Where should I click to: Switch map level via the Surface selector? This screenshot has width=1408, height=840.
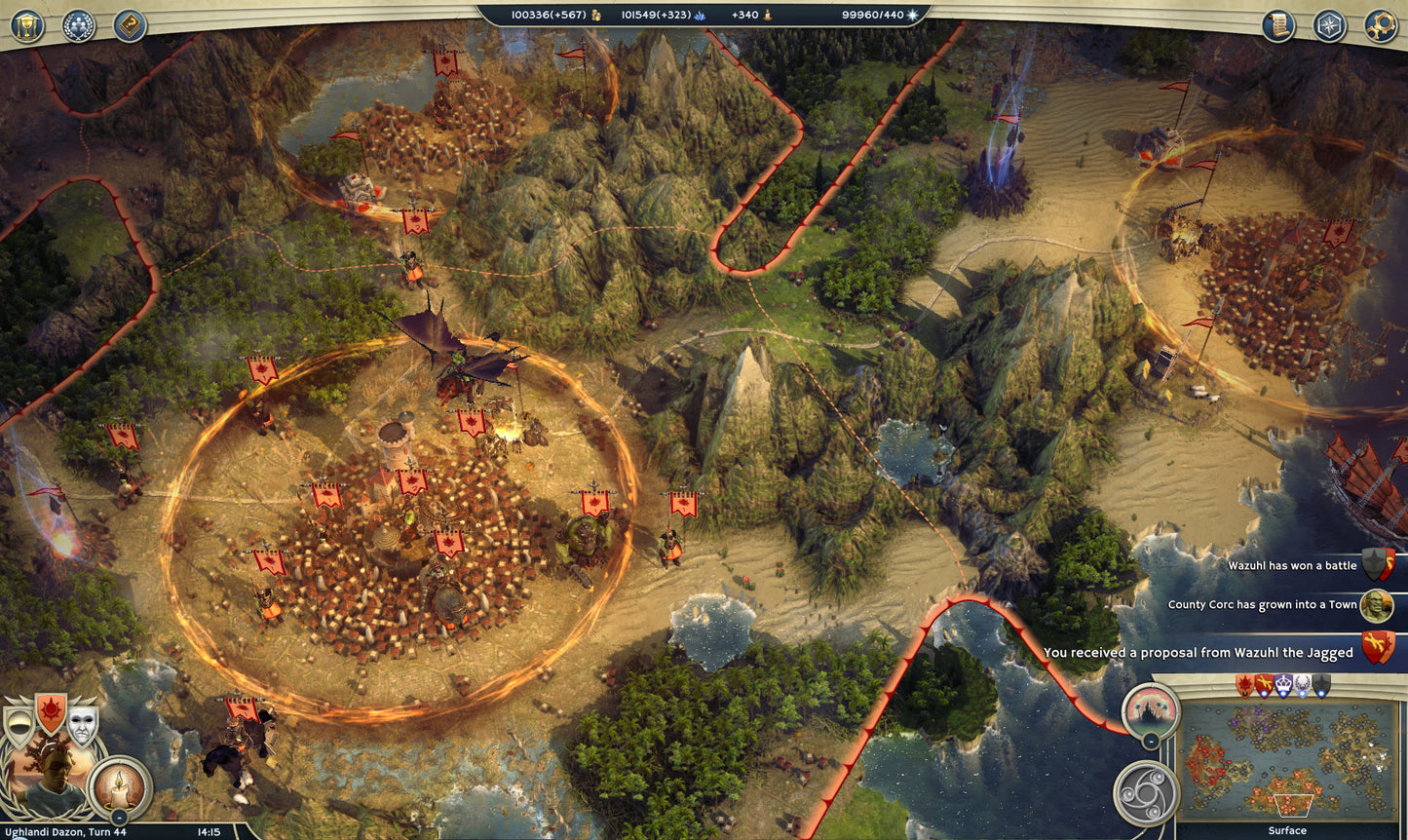pos(1287,830)
